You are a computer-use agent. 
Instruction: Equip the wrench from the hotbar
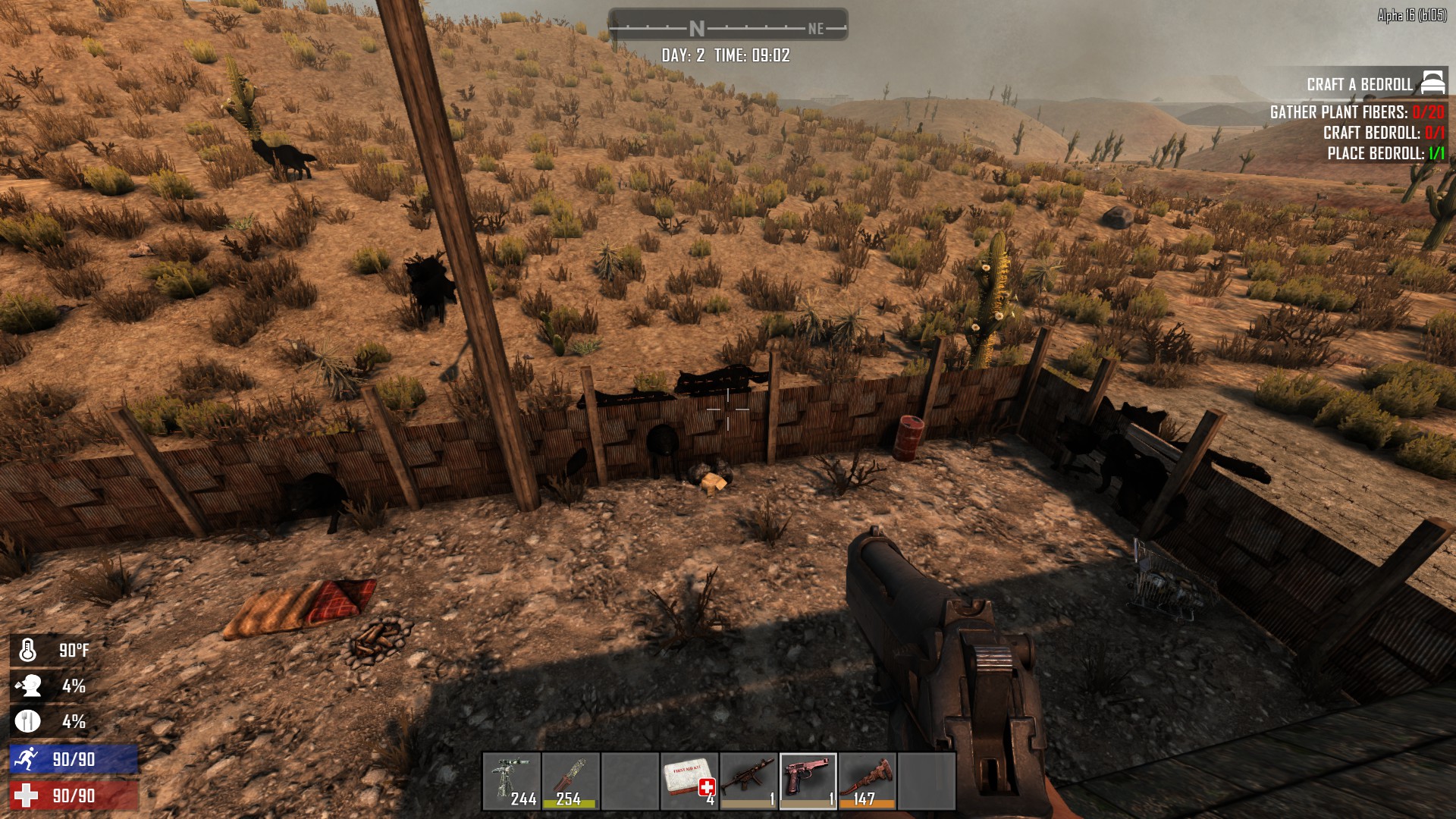click(x=867, y=781)
